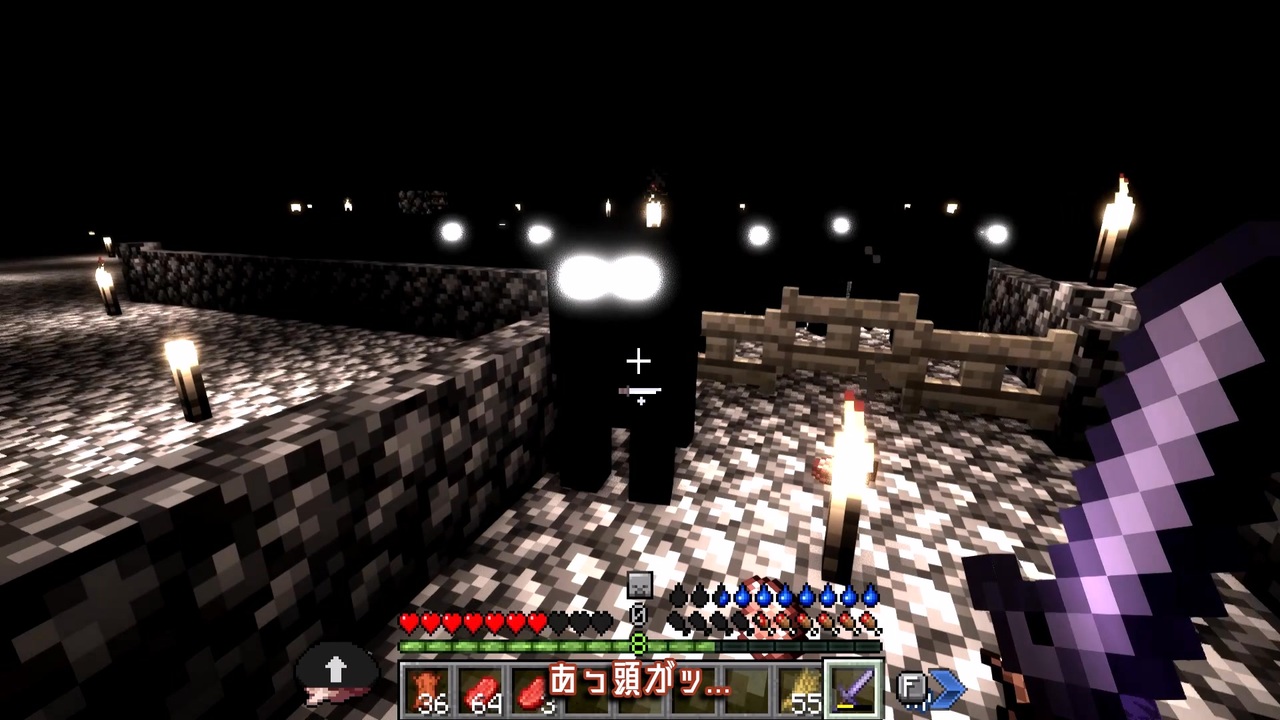The width and height of the screenshot is (1280, 720).
Task: Select the small raw steak stack
Action: pyautogui.click(x=531, y=684)
